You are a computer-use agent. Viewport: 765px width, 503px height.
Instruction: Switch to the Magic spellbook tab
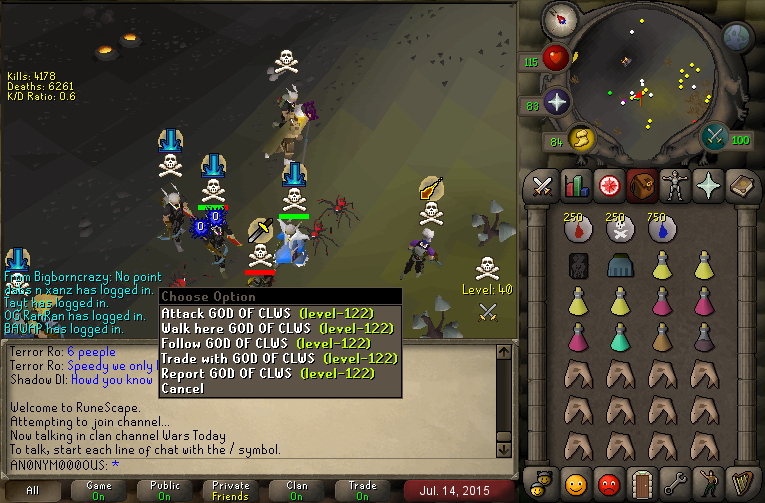point(741,185)
